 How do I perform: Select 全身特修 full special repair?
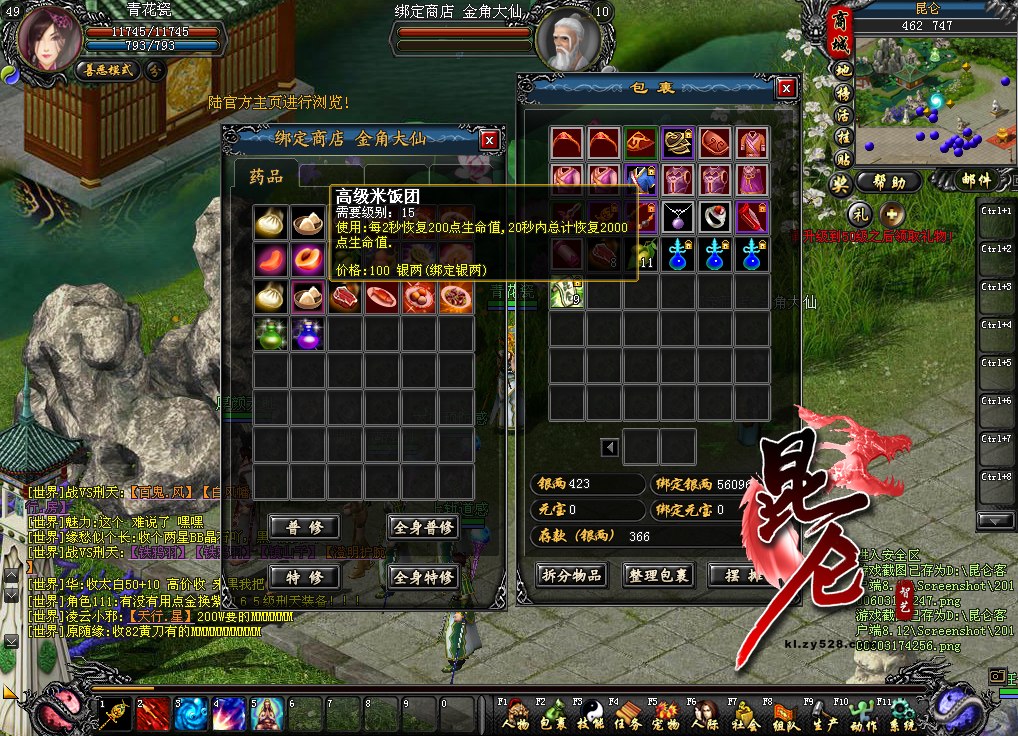click(423, 577)
